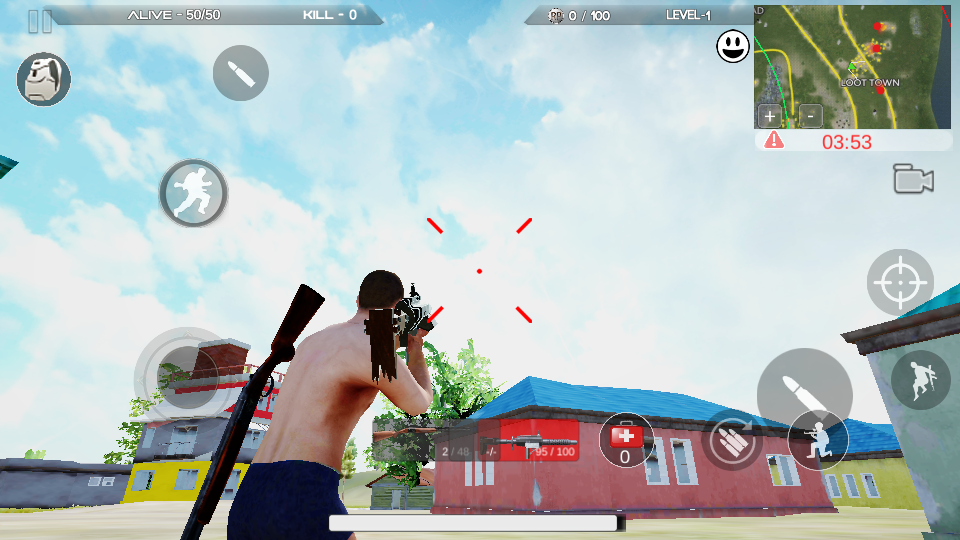Tap the small bullet button near the backpack
Screen dimensions: 960x540
[x=241, y=73]
